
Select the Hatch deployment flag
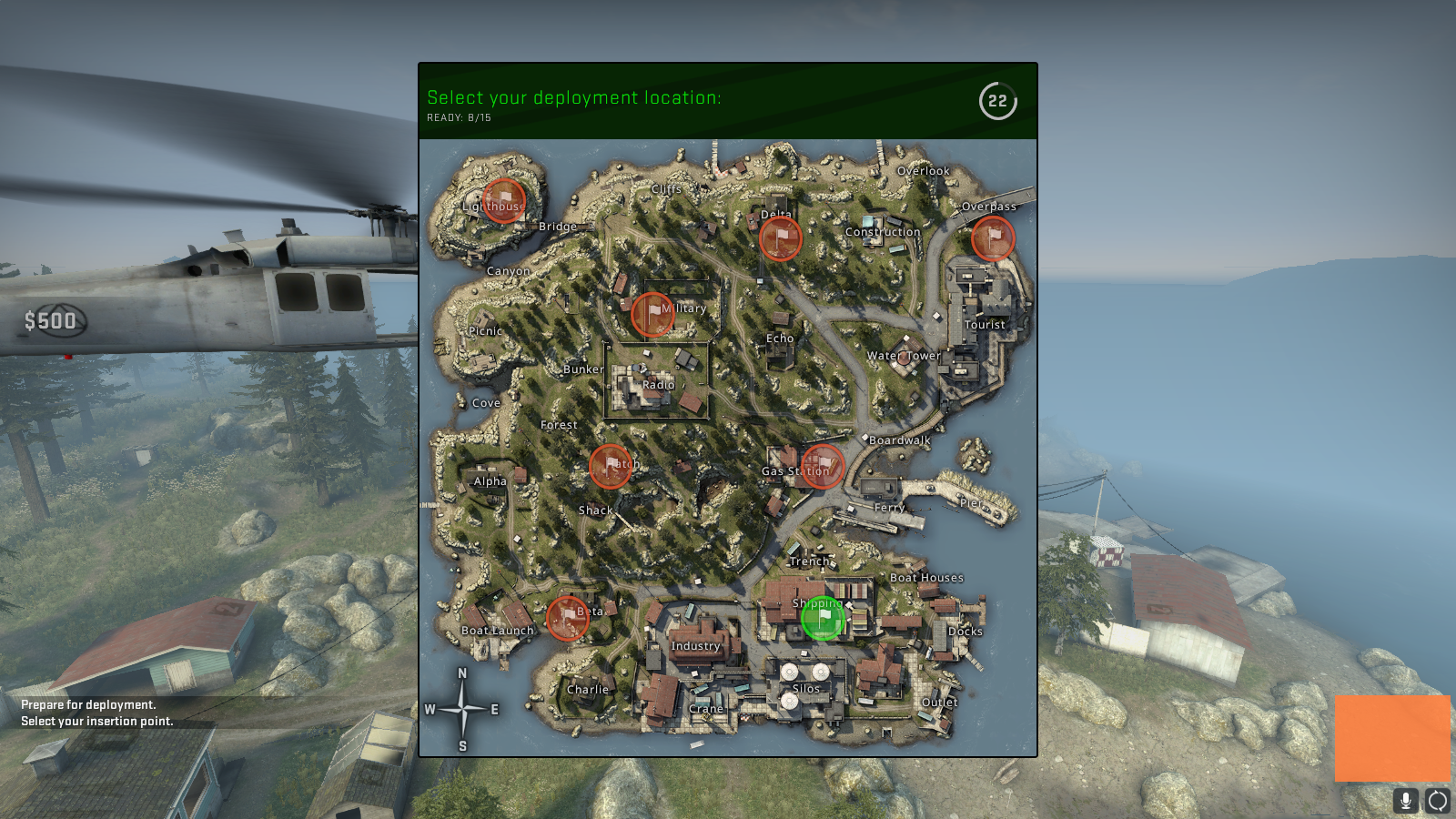pyautogui.click(x=610, y=467)
